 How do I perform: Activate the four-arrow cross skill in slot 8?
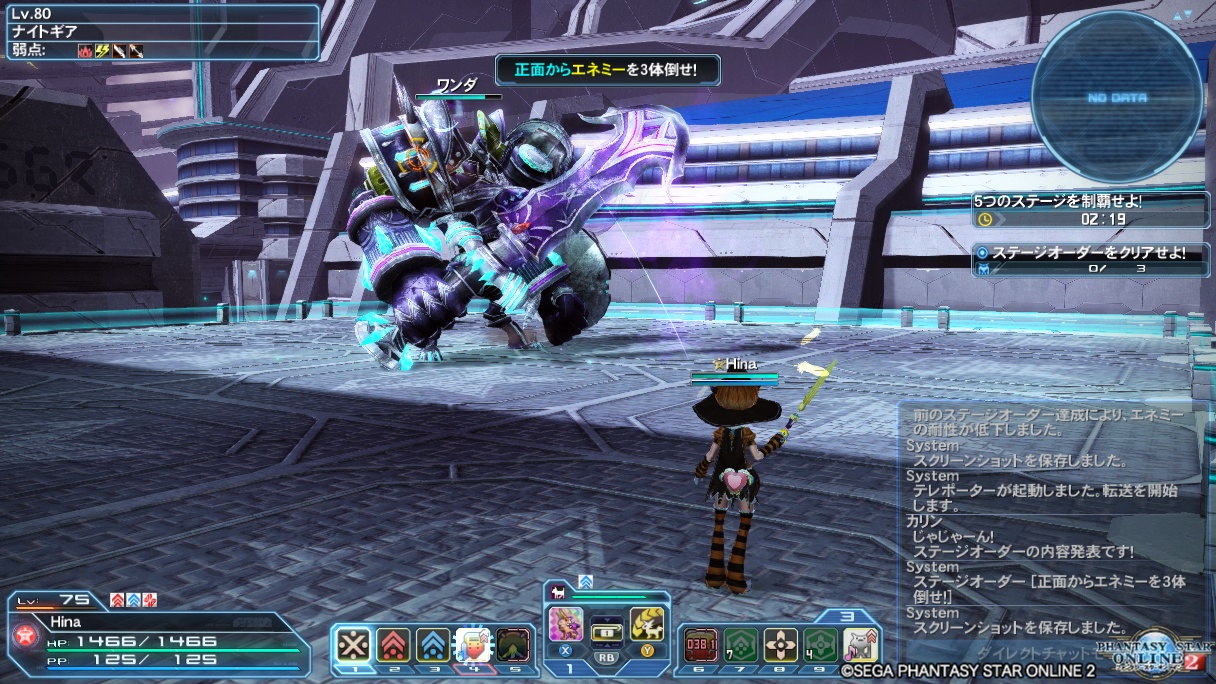point(780,644)
